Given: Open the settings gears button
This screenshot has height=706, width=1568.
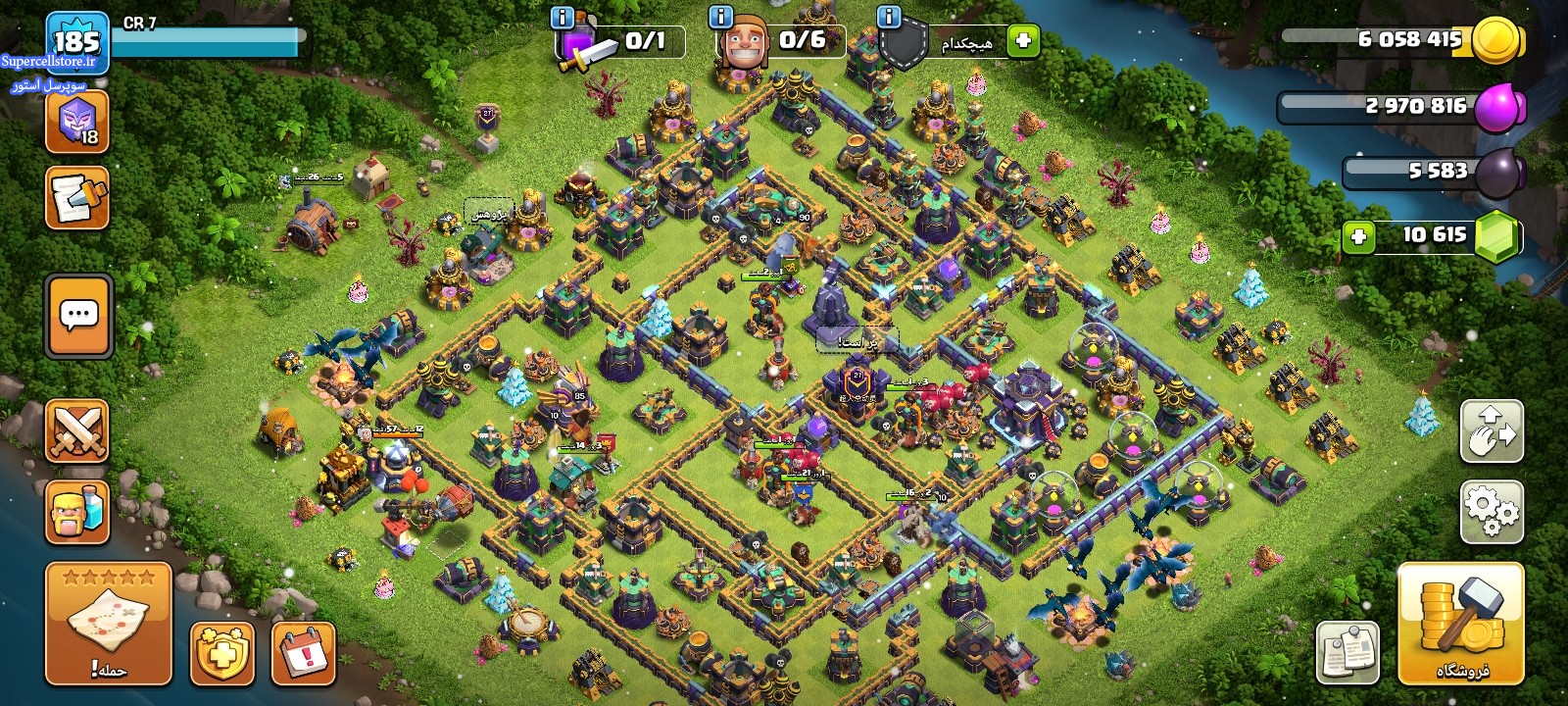Looking at the screenshot, I should [x=1492, y=511].
